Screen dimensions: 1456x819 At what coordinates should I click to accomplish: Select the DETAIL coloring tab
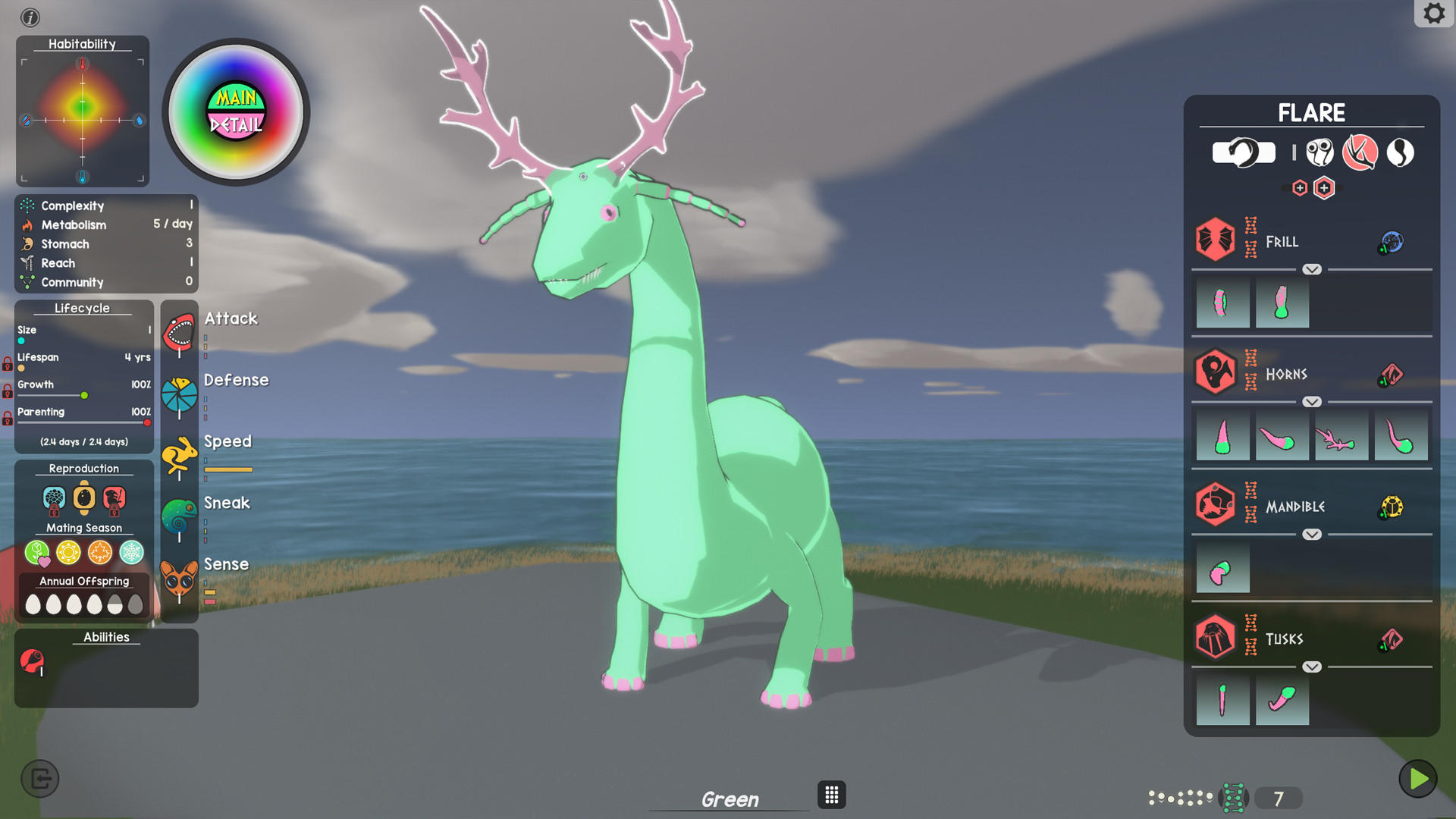236,123
